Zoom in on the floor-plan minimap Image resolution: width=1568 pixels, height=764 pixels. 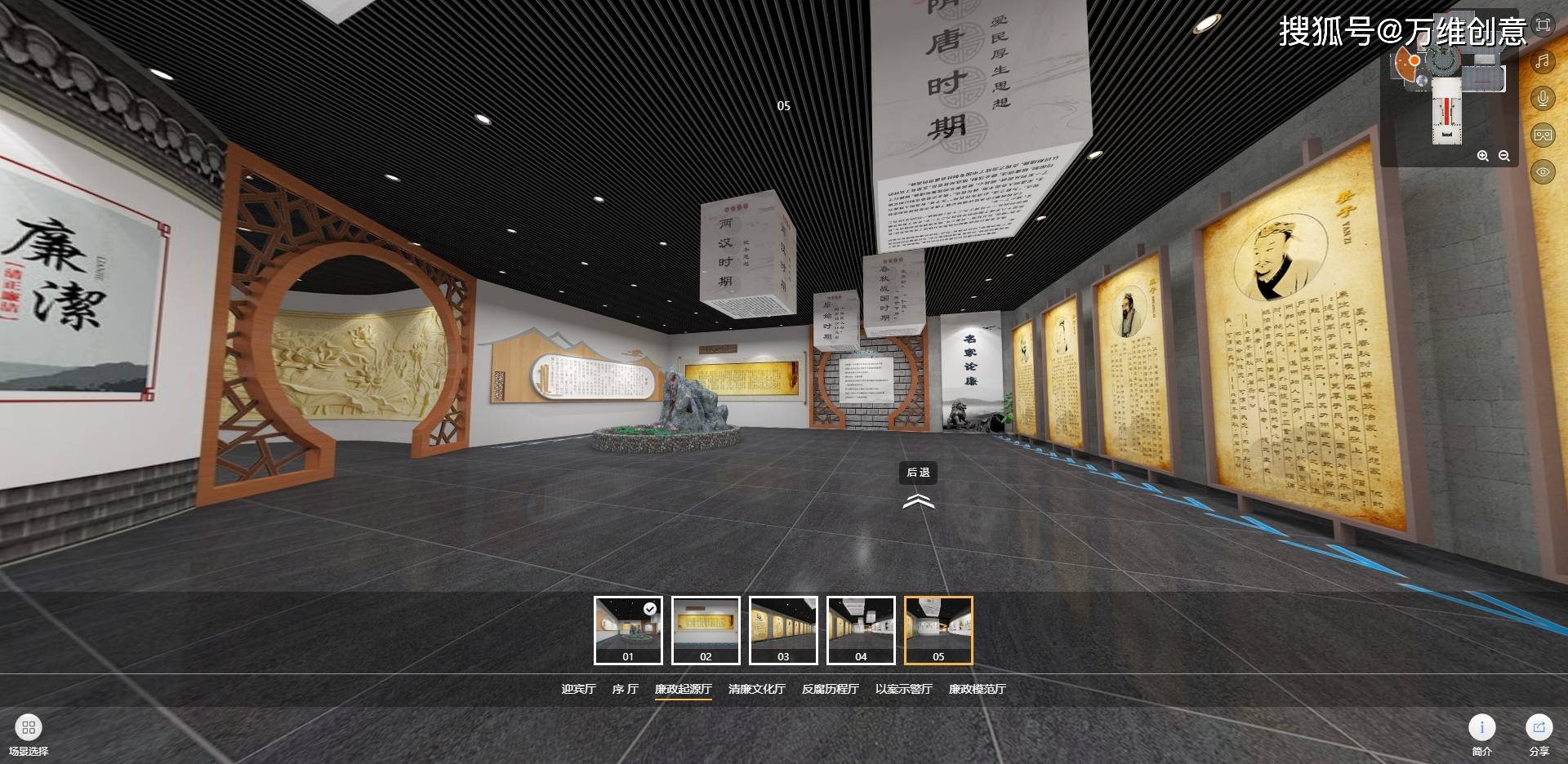(1483, 156)
